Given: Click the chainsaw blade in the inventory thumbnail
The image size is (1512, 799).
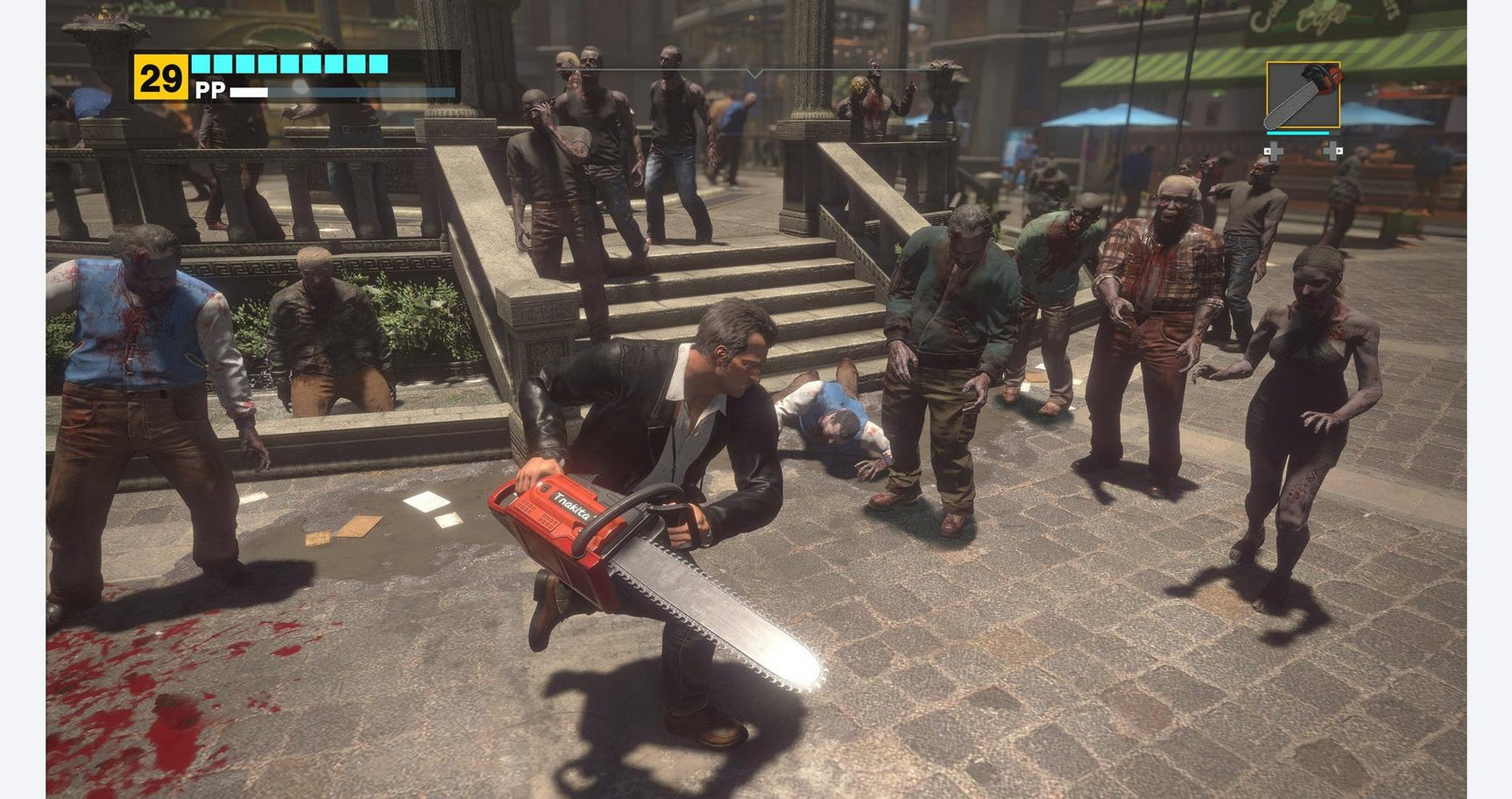Looking at the screenshot, I should [x=1294, y=103].
